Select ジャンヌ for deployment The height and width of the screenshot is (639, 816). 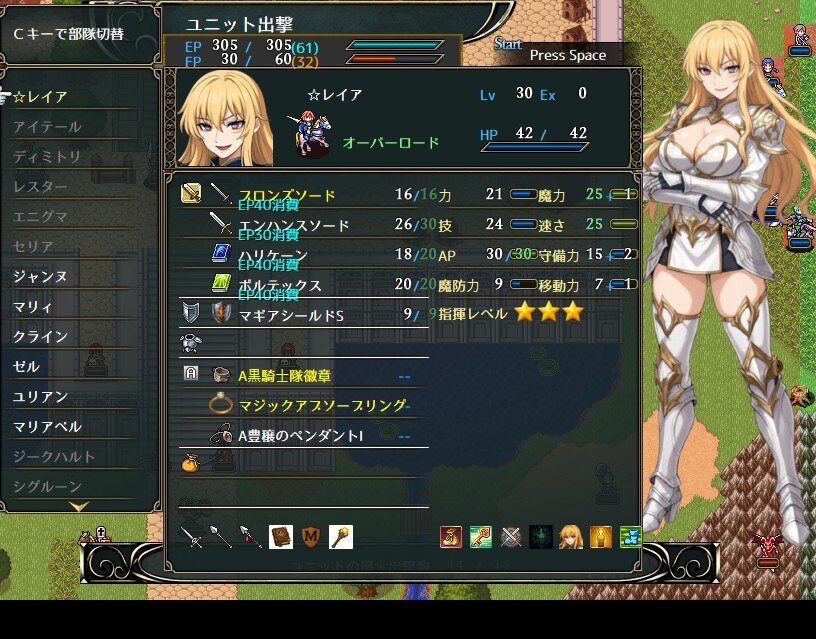point(41,277)
